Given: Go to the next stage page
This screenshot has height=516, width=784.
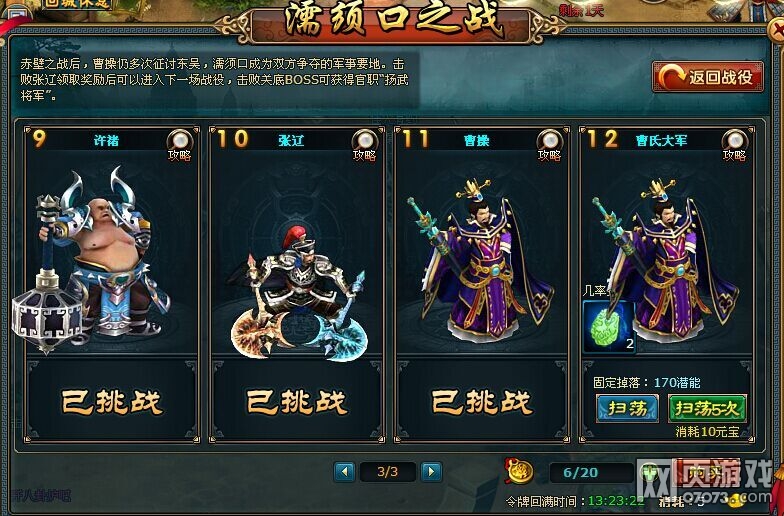Looking at the screenshot, I should pyautogui.click(x=431, y=471).
